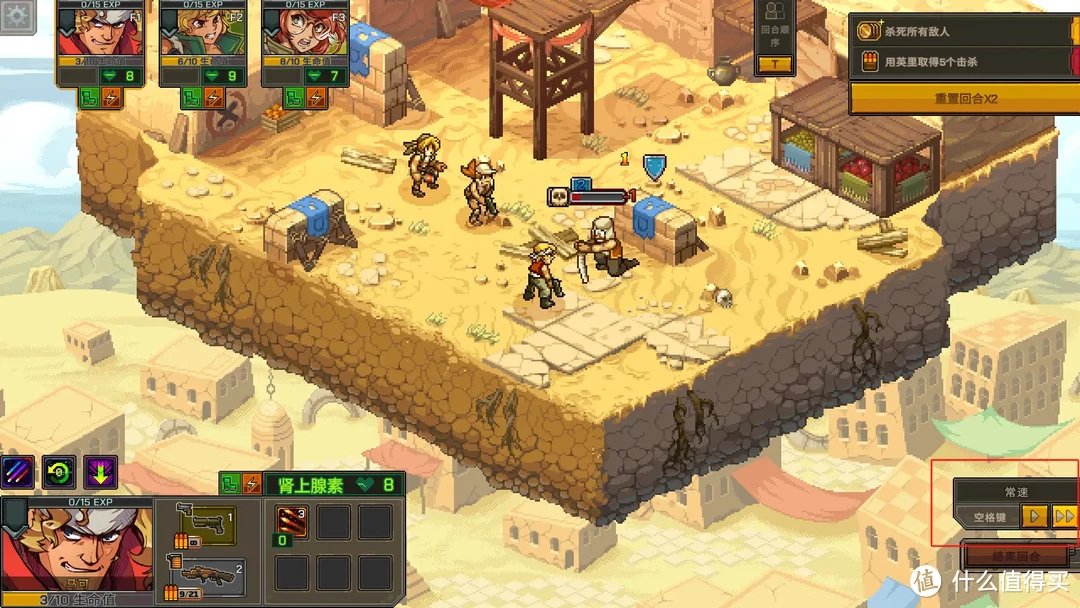Activate the green circular arrow ability

[x=59, y=471]
